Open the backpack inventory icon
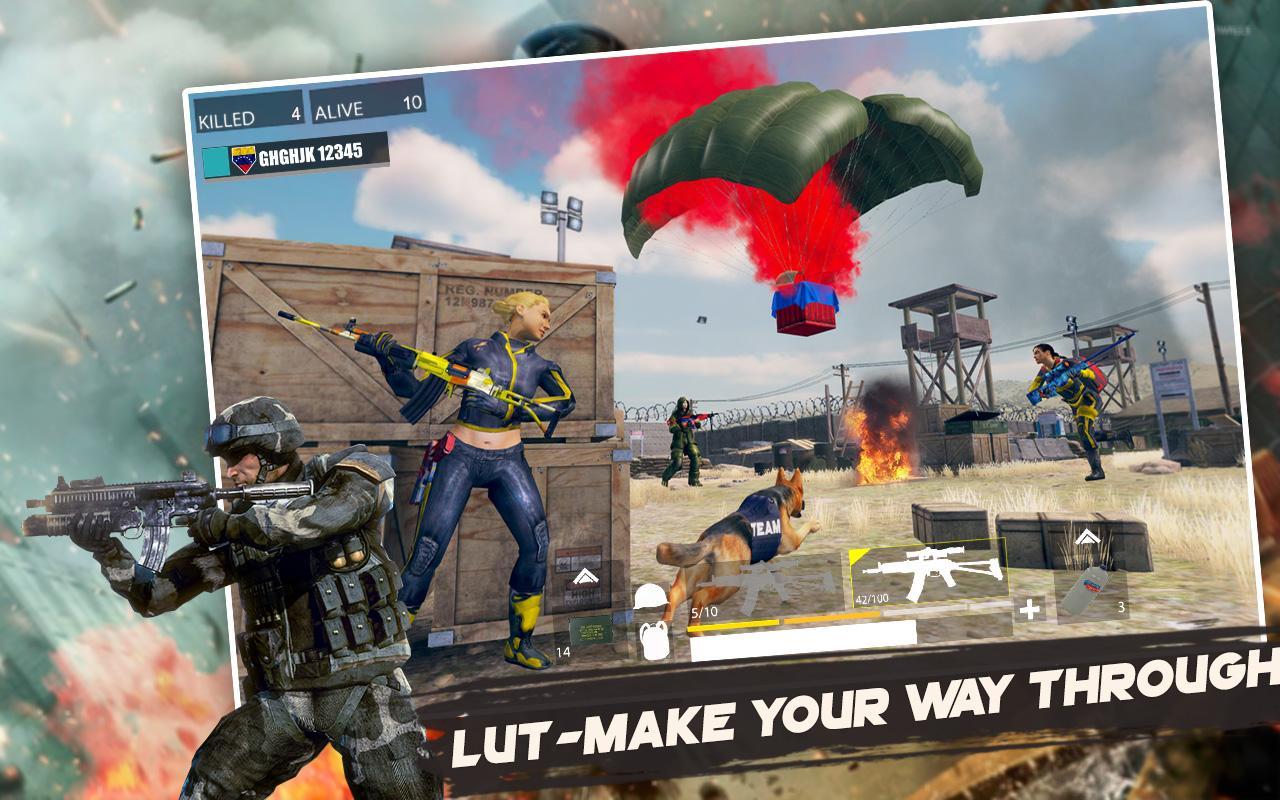1280x800 pixels. 653,640
